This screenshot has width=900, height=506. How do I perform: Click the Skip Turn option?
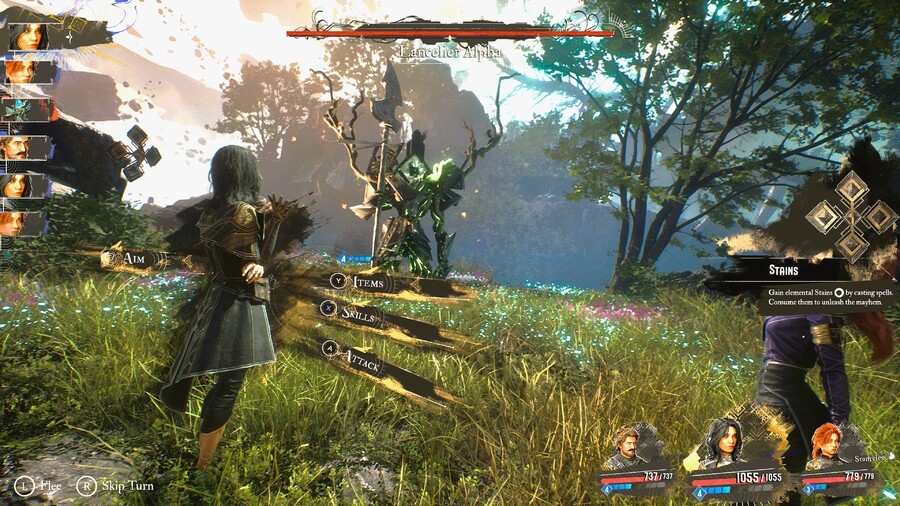[120, 486]
